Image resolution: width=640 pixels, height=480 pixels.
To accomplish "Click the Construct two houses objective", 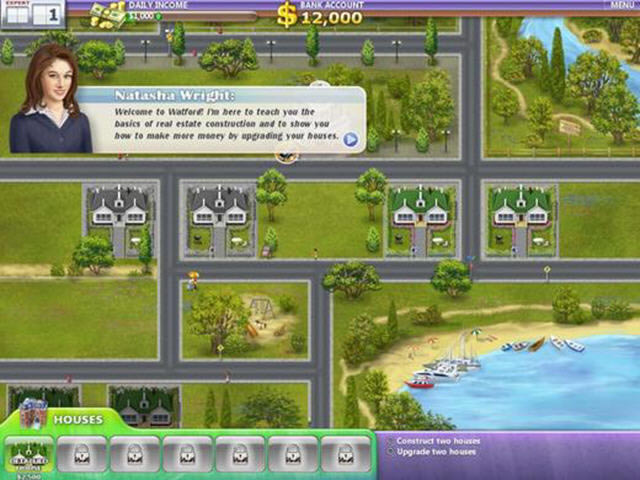I will click(x=438, y=441).
